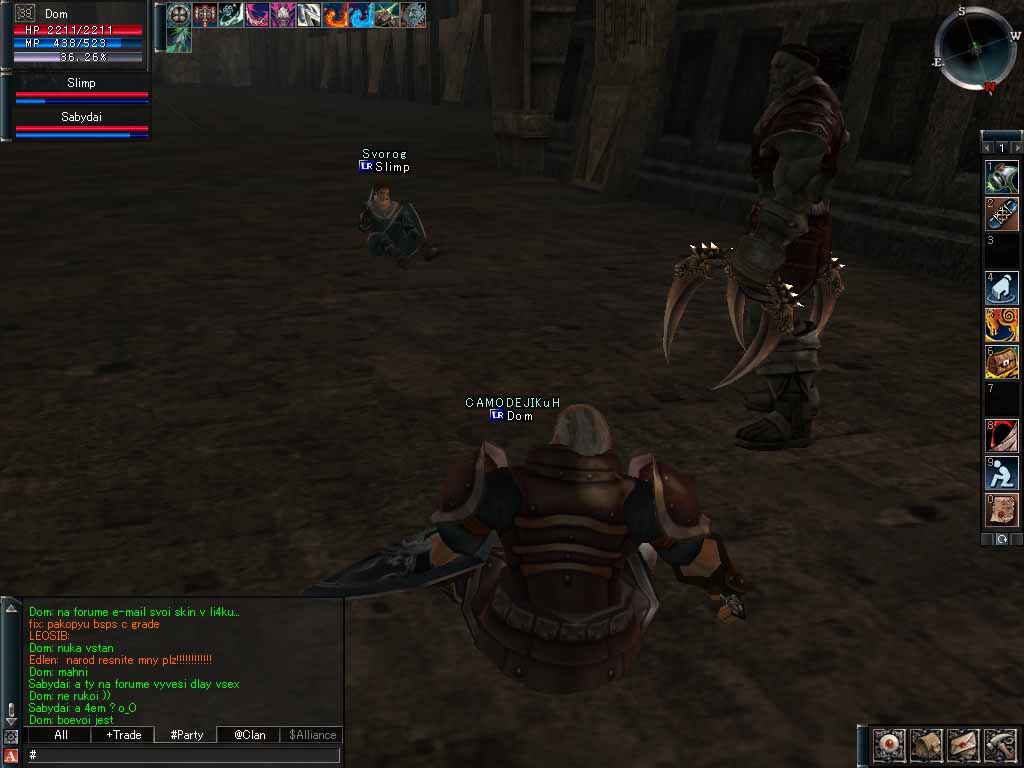
Task: Use the bandage item in slot 2
Action: (x=1002, y=214)
